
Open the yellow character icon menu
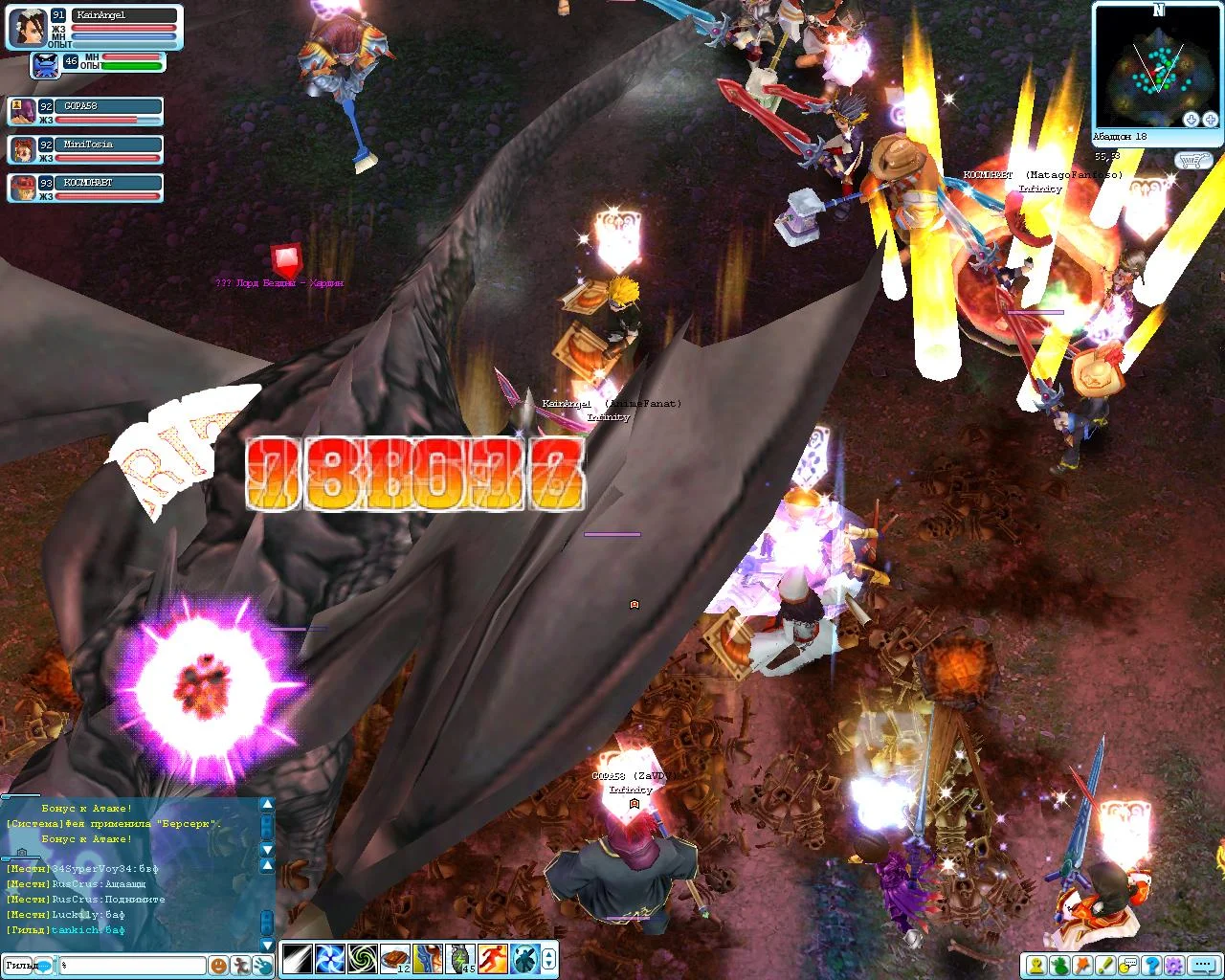(1036, 966)
